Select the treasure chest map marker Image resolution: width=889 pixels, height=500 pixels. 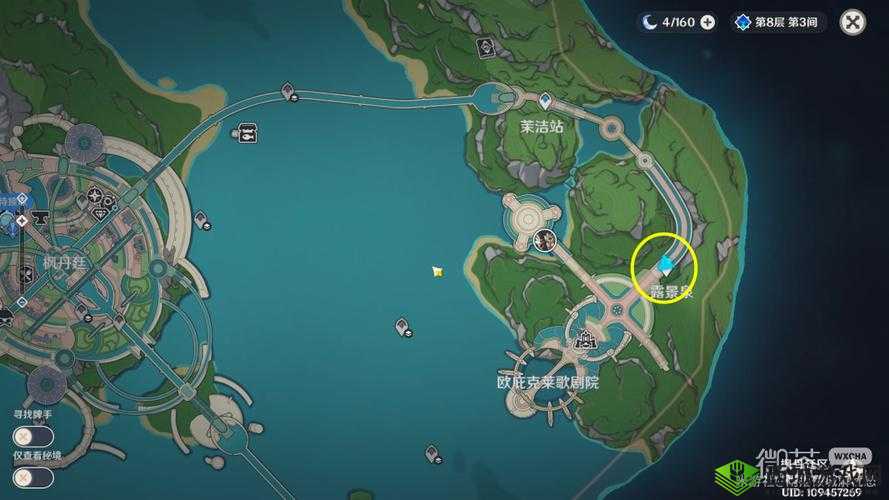pos(247,131)
